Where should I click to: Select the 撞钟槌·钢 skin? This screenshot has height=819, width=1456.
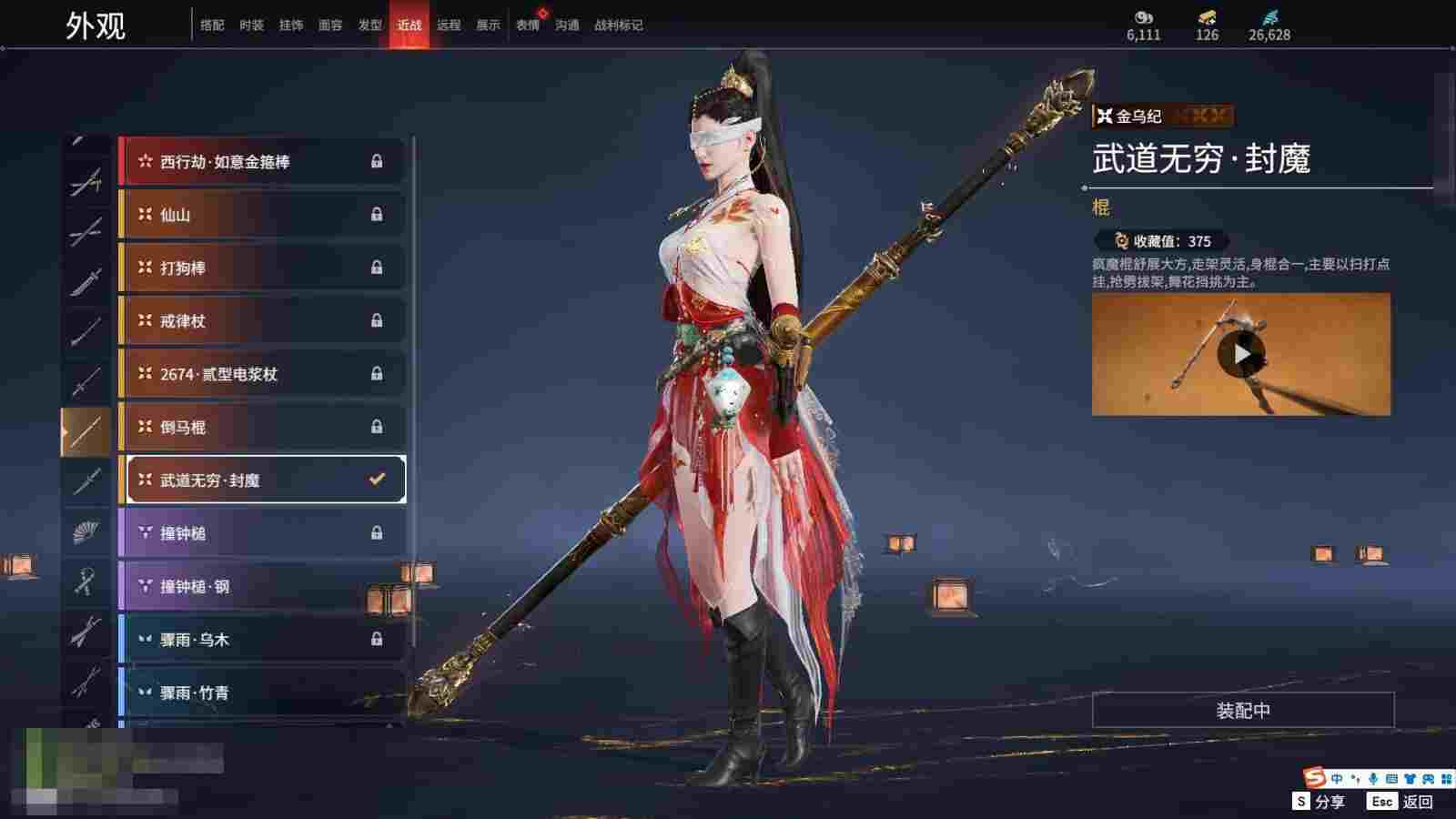[x=262, y=586]
